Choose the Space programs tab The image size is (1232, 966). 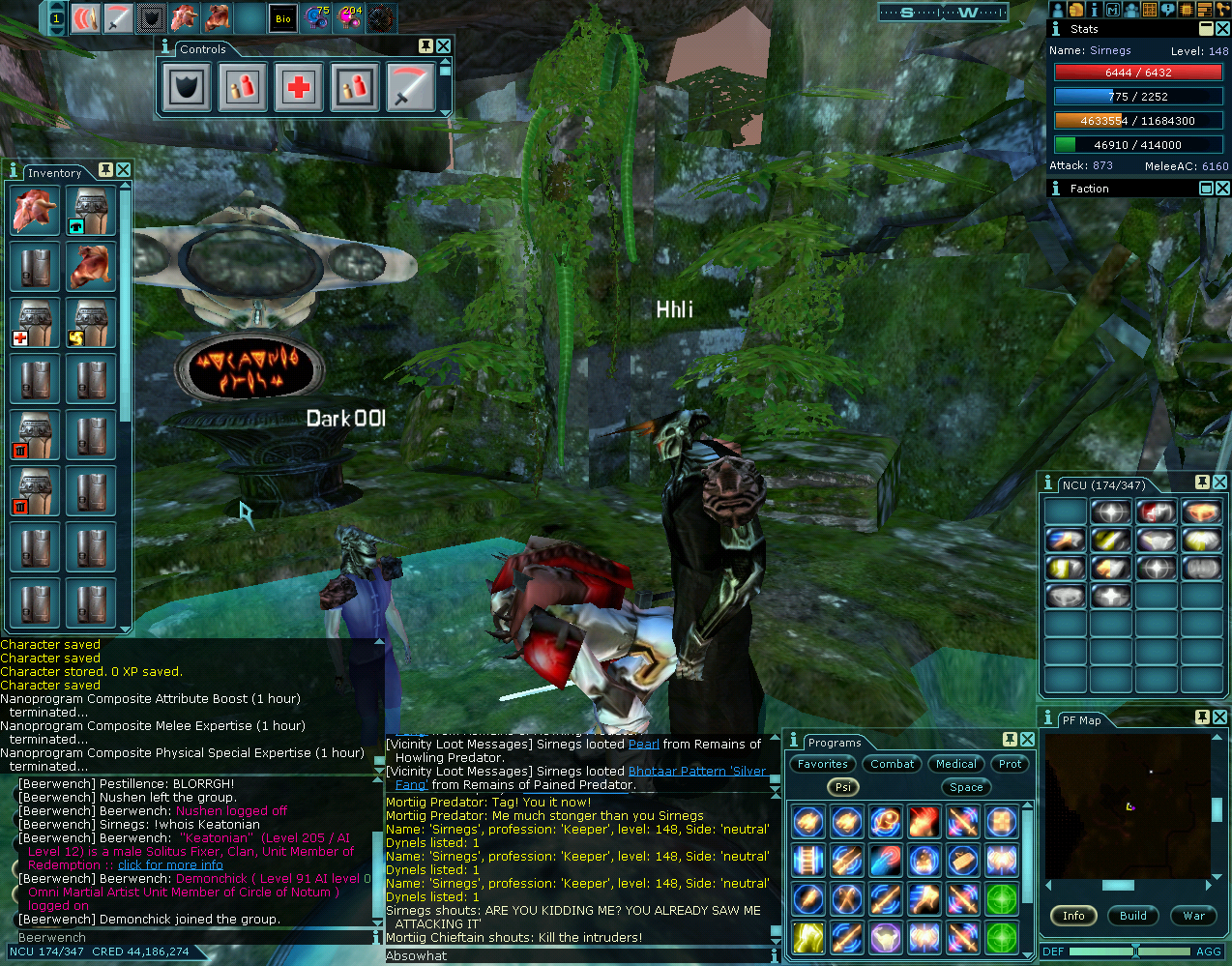pyautogui.click(x=965, y=787)
